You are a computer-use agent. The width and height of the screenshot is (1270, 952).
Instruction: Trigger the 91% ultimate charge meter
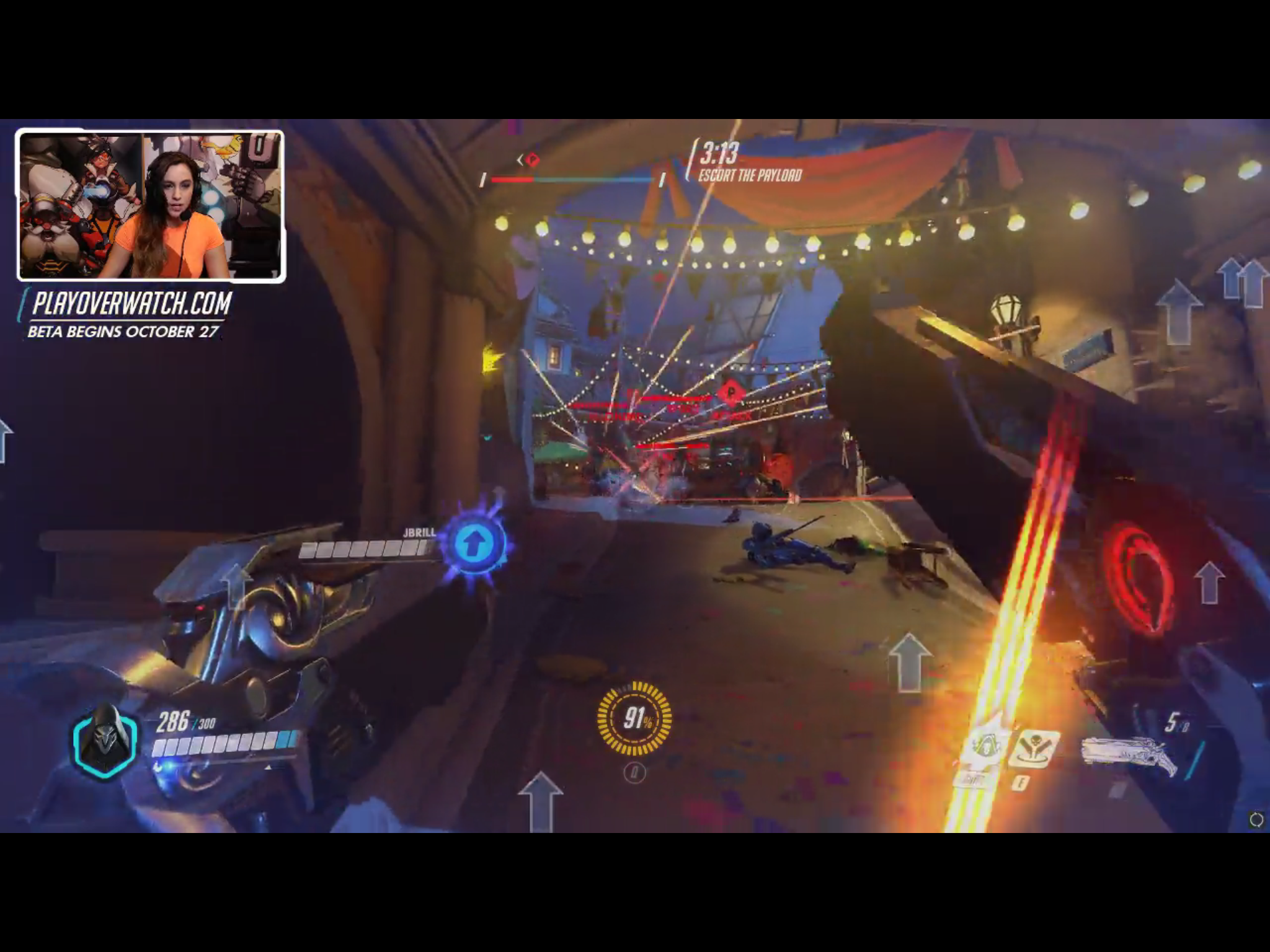point(634,718)
